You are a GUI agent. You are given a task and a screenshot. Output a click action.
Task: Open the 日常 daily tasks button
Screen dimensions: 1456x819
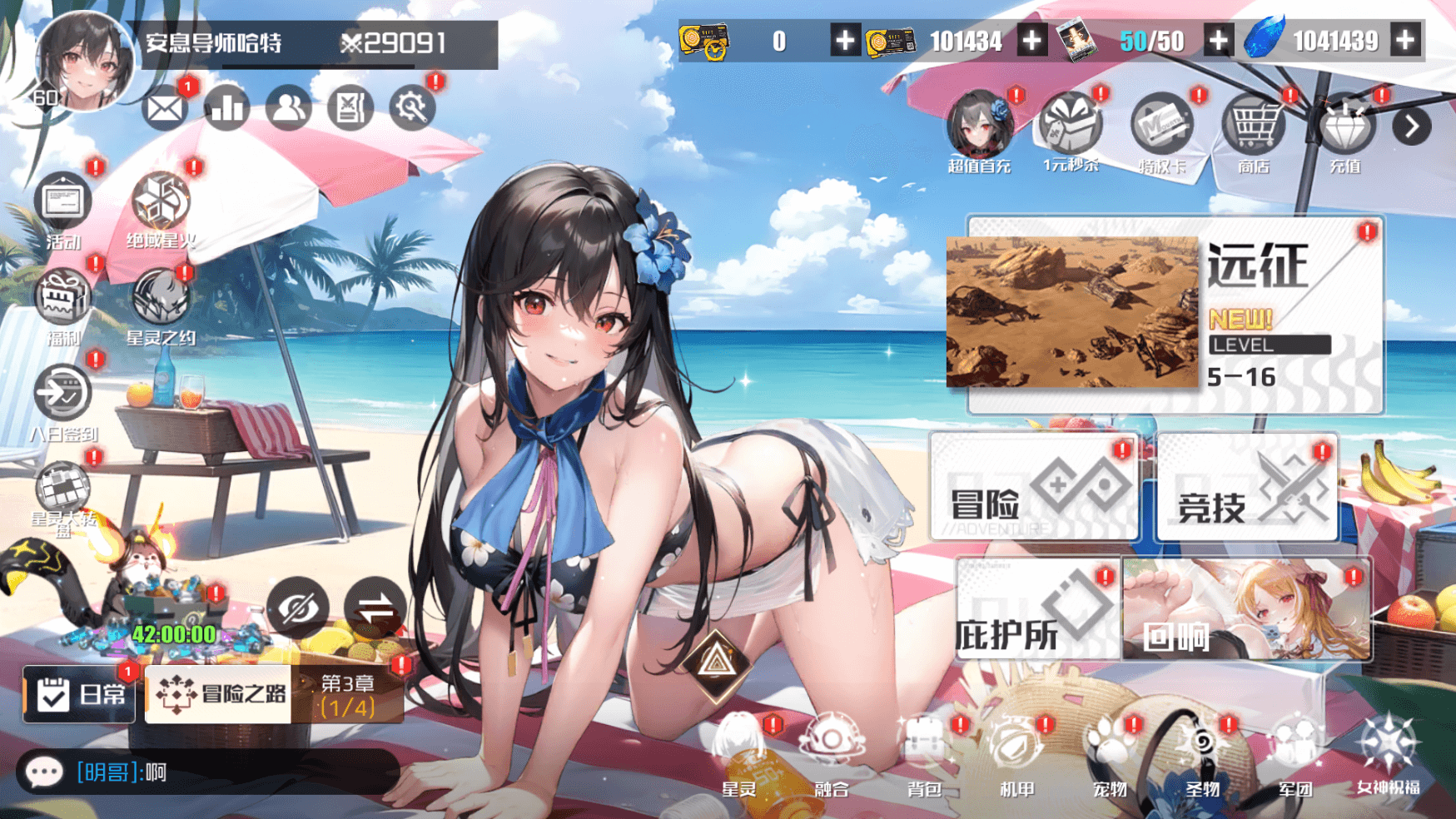point(79,694)
